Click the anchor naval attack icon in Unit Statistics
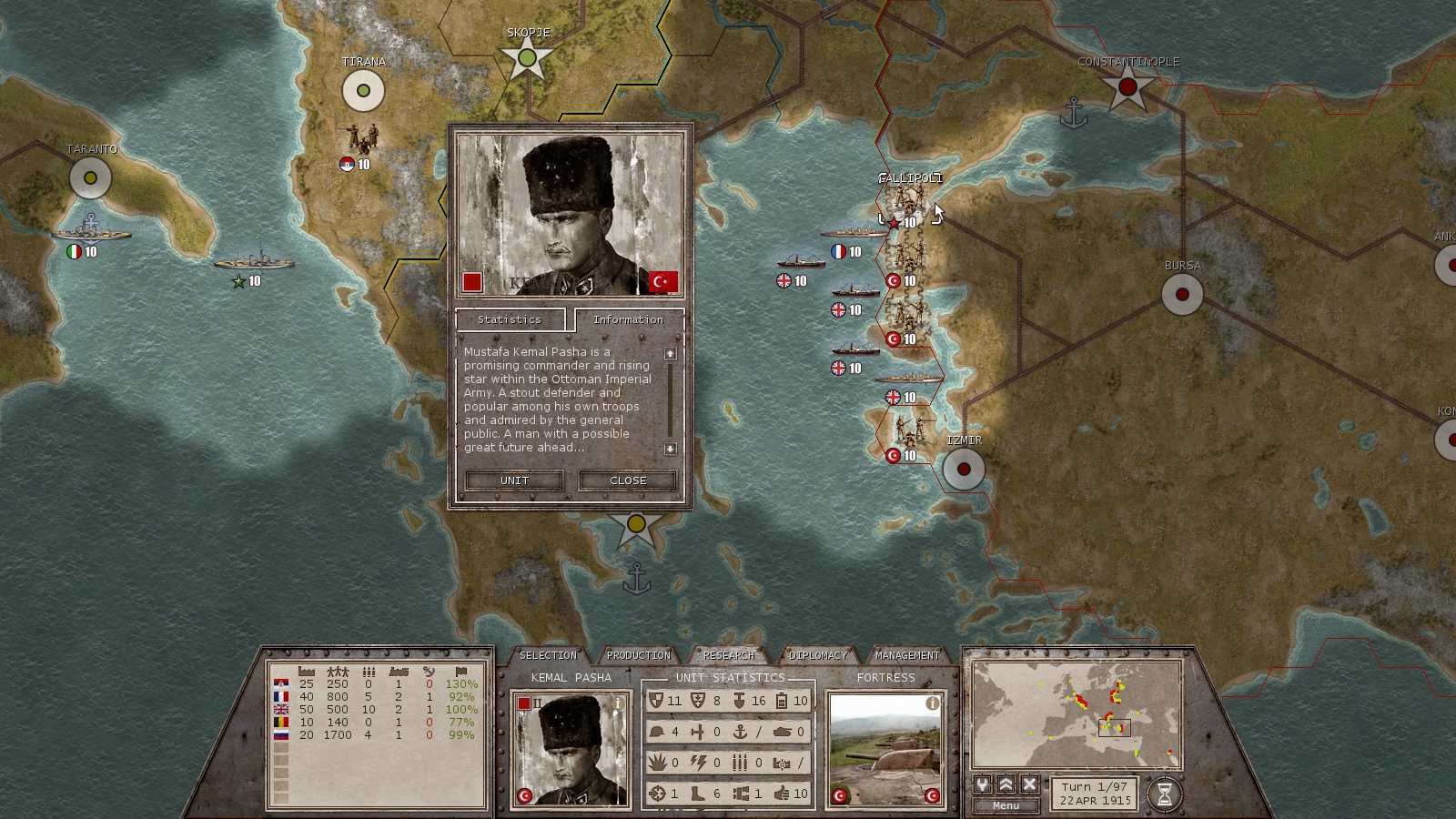1456x819 pixels. pos(741,731)
